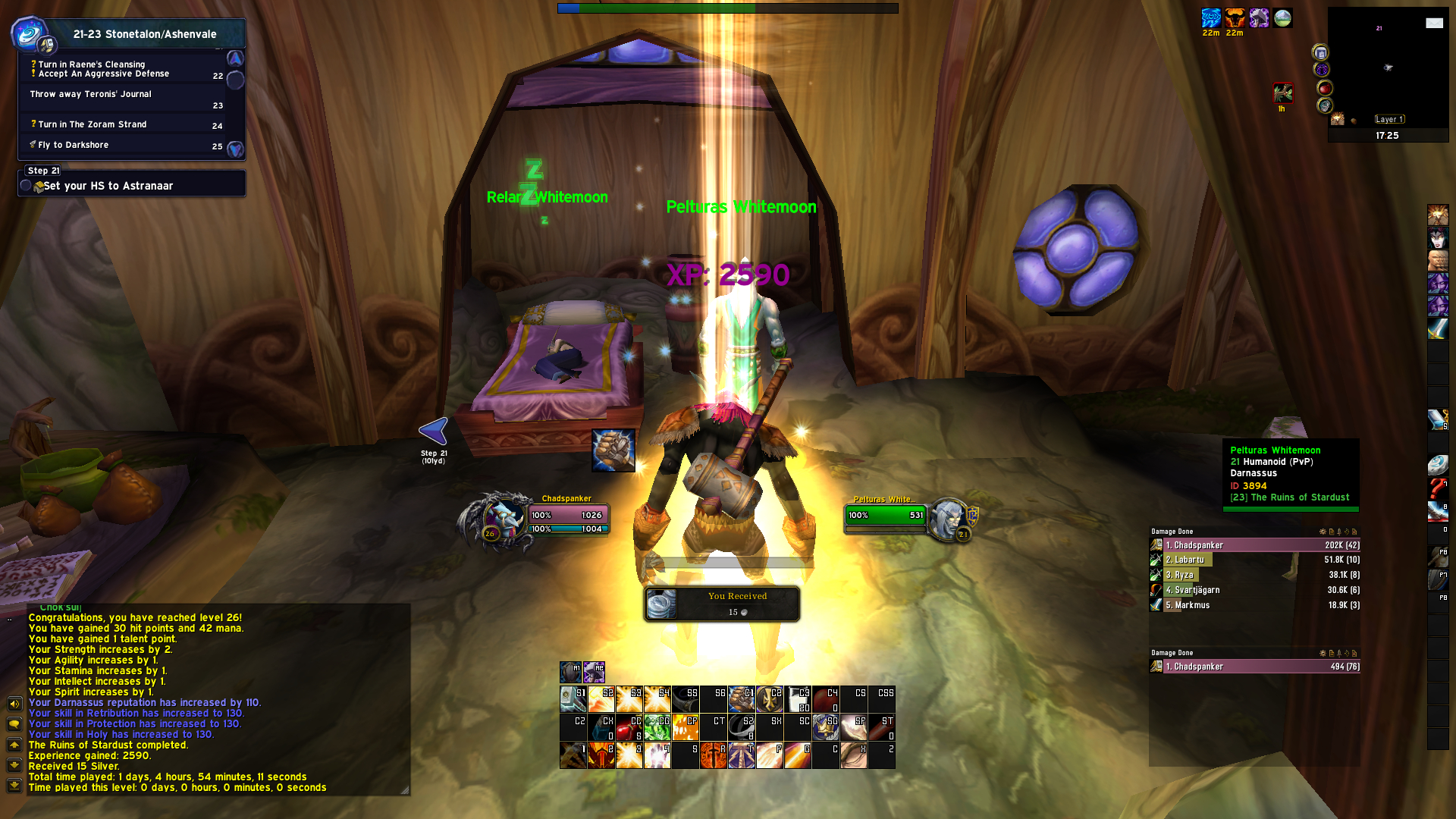This screenshot has width=1456, height=819.
Task: Activate the crowned shield ability in slot SG
Action: pyautogui.click(x=826, y=727)
